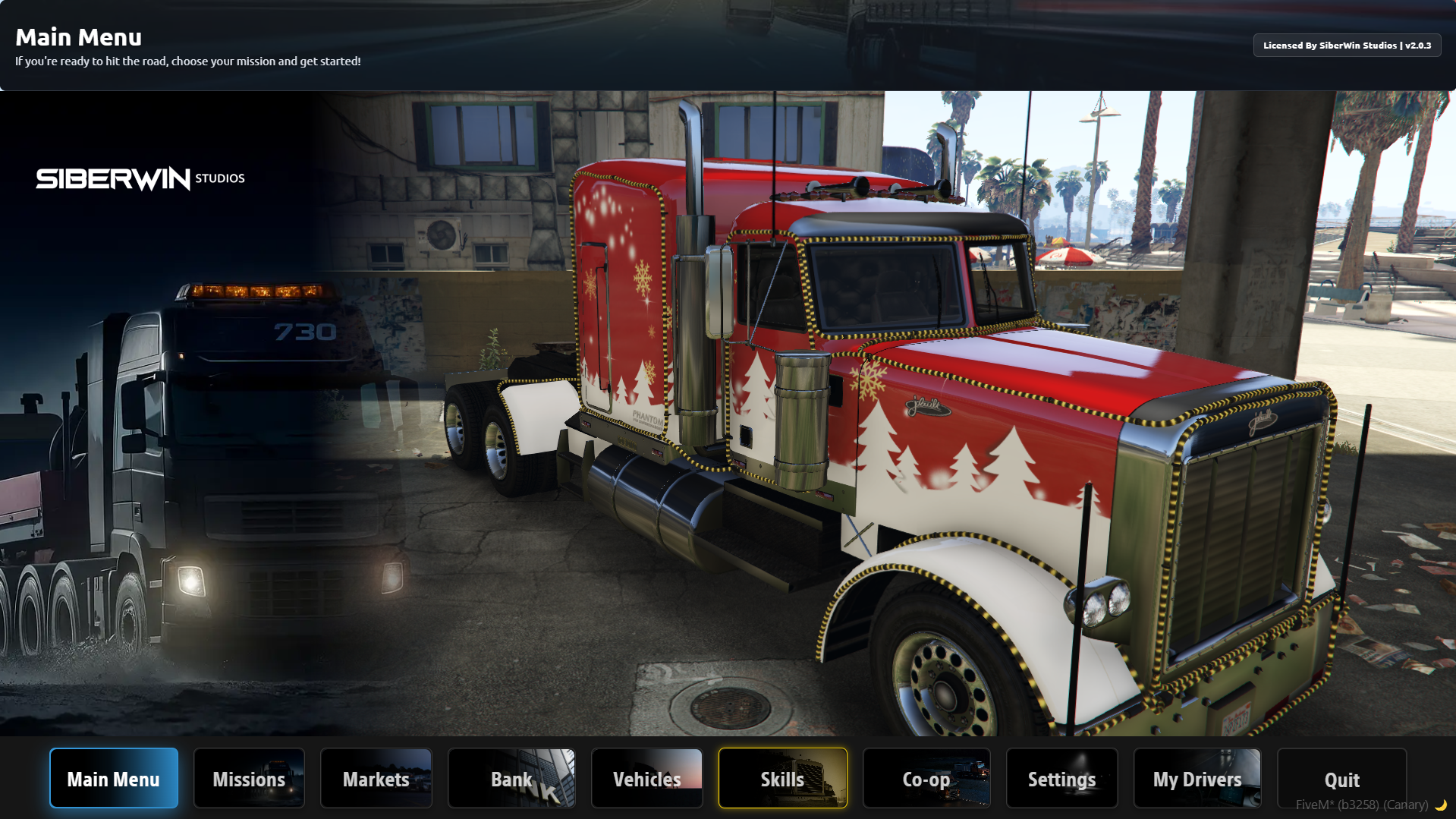Open the Co-op menu
This screenshot has height=819, width=1456.
926,779
